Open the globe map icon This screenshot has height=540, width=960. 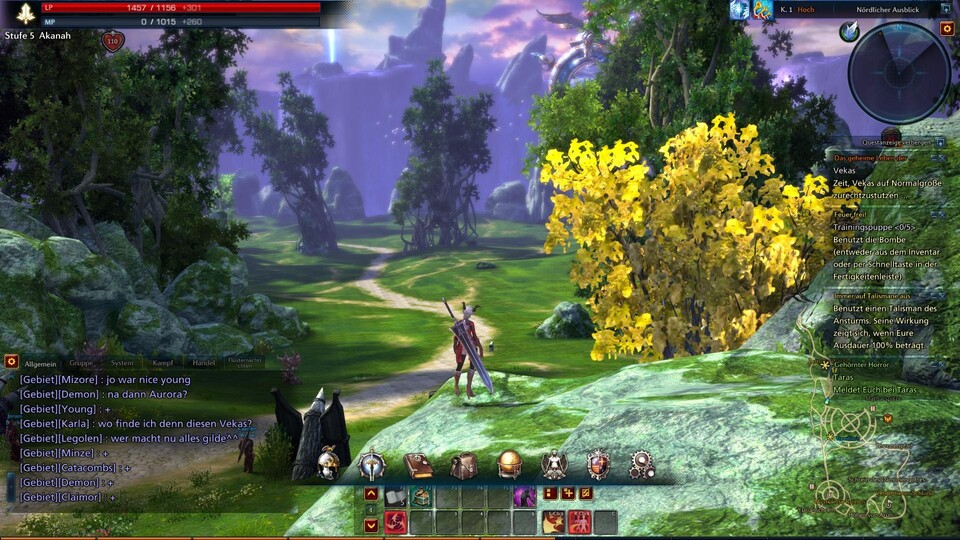click(509, 465)
